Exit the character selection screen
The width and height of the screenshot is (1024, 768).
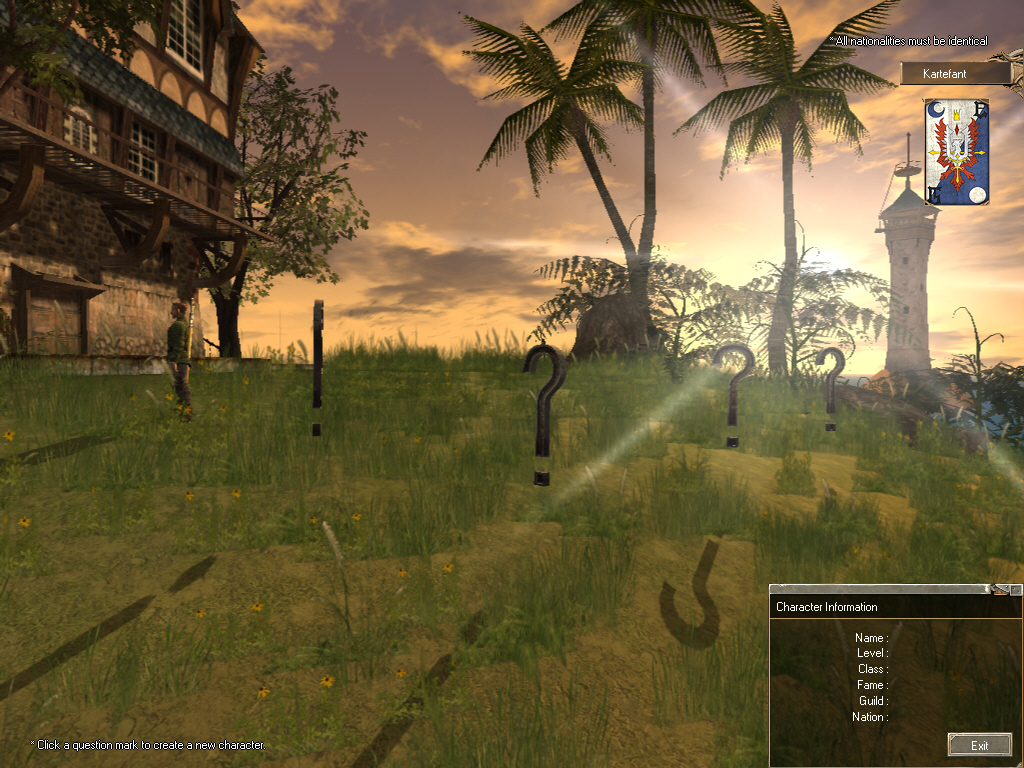(x=979, y=745)
